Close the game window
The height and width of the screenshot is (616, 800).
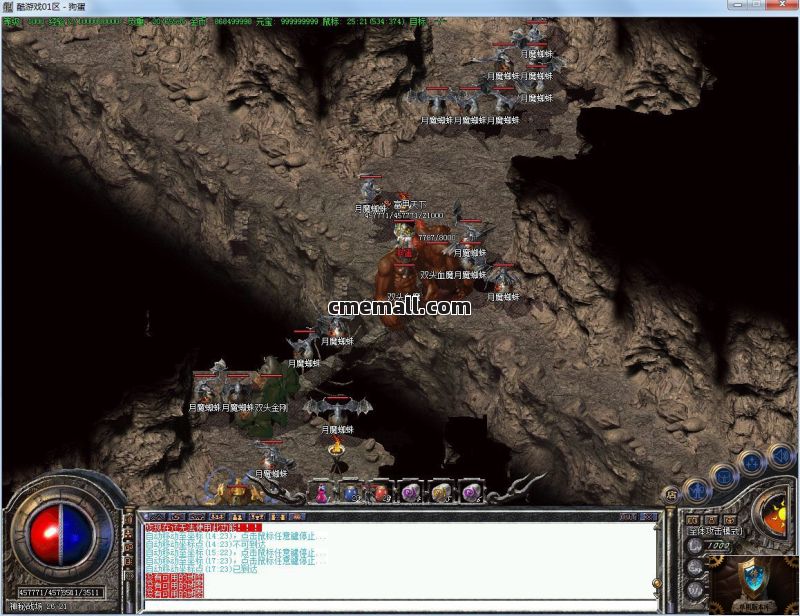click(784, 8)
